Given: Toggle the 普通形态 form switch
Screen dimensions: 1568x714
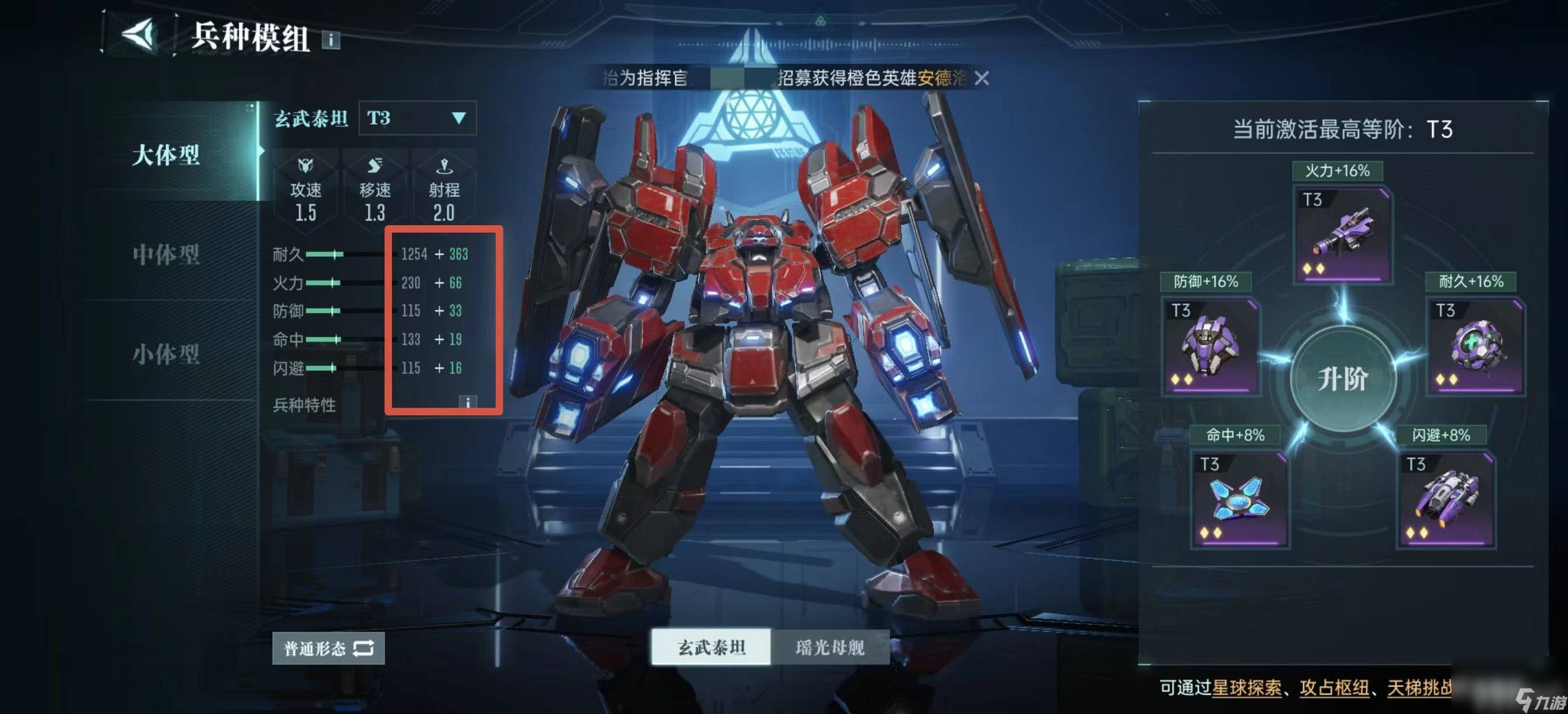Looking at the screenshot, I should (328, 647).
